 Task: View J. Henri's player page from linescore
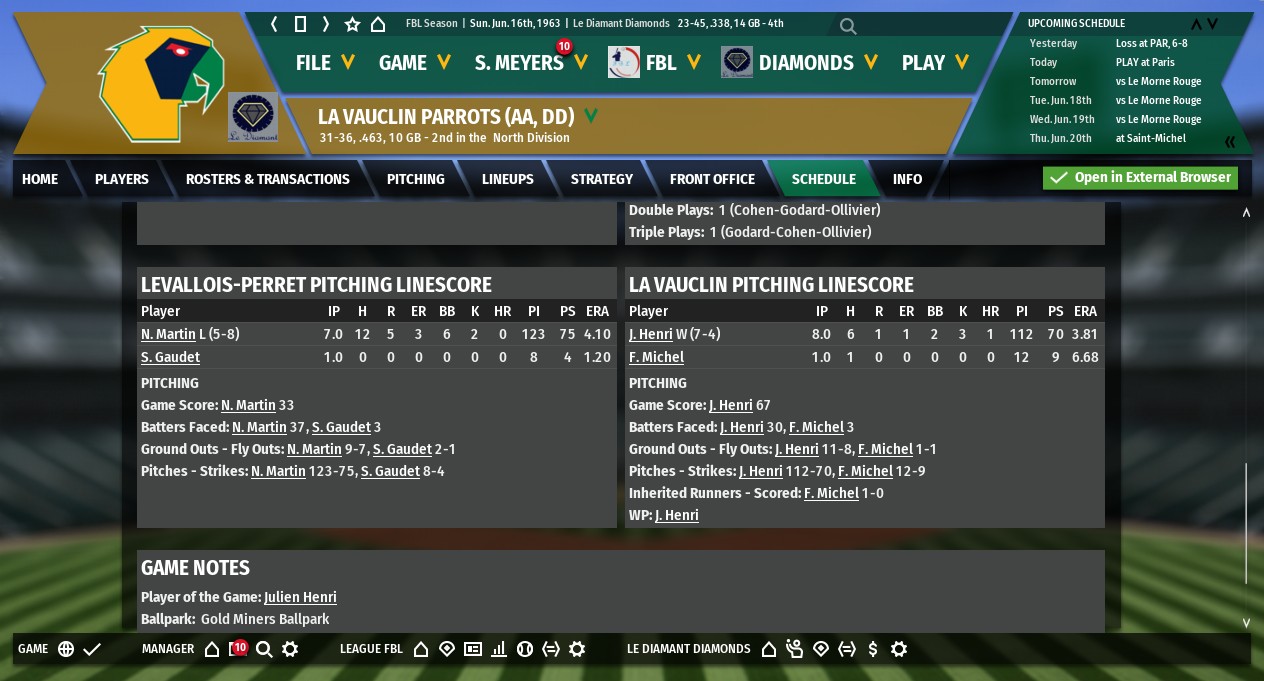[651, 335]
